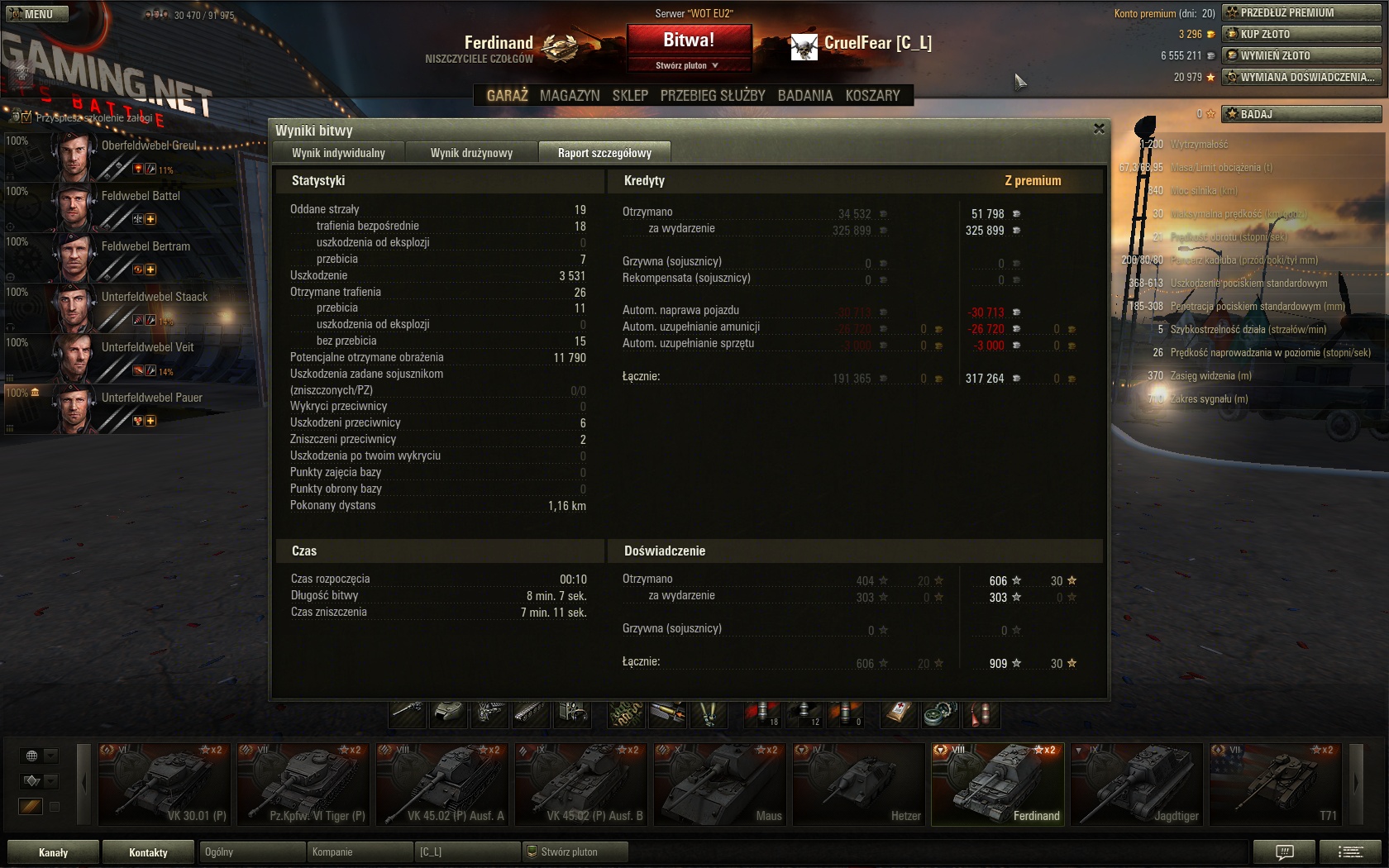
Task: Open the Kanały chat channels button
Action: [x=53, y=852]
